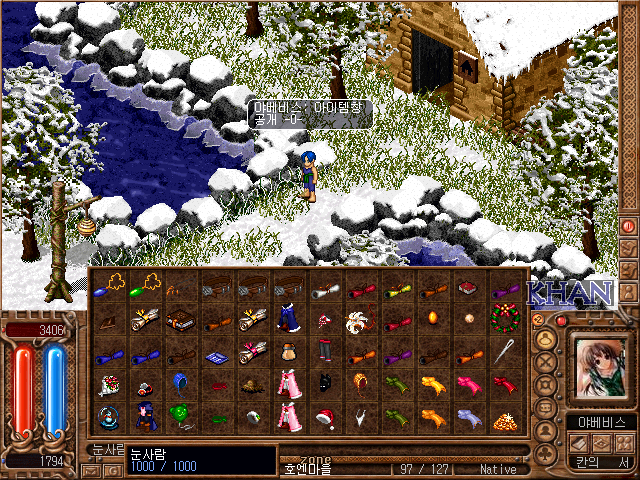Click the red power button on sidebar

pyautogui.click(x=628, y=226)
